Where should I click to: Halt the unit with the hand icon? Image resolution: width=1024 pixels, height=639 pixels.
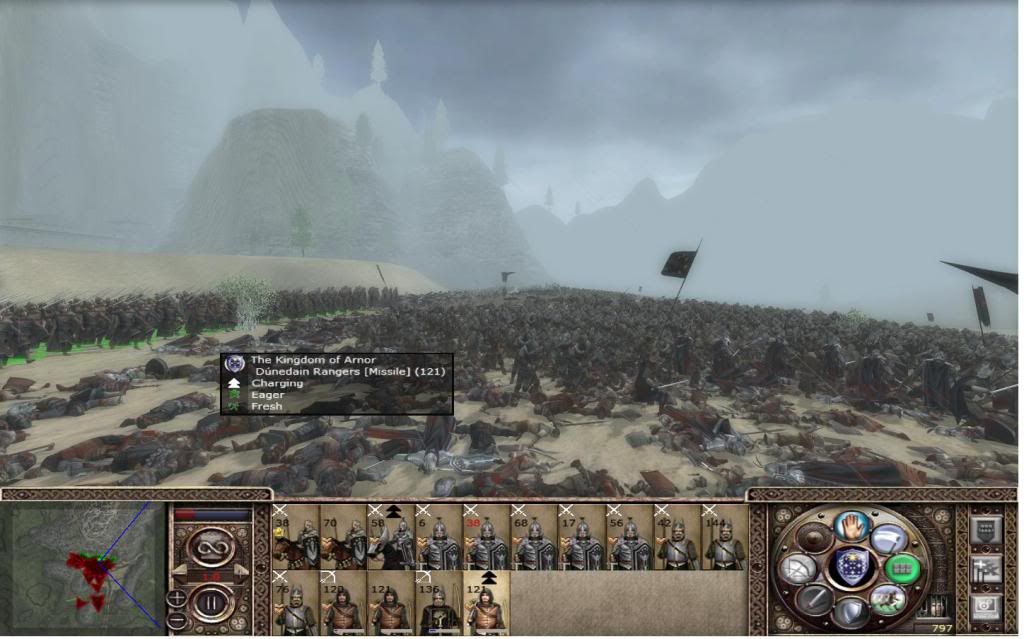tap(850, 524)
